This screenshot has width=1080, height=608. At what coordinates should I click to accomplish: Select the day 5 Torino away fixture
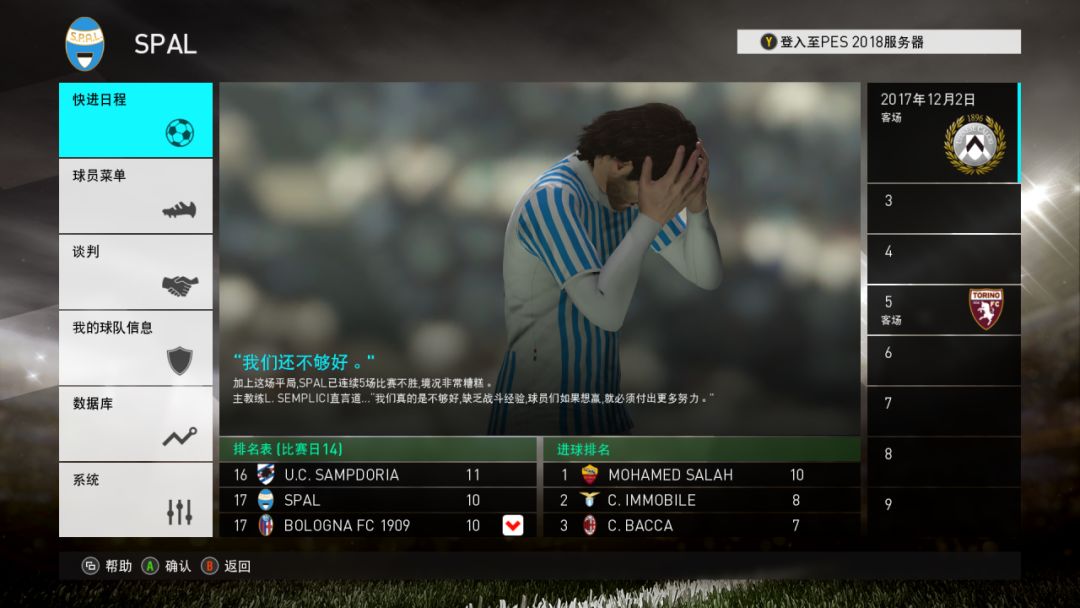[943, 310]
